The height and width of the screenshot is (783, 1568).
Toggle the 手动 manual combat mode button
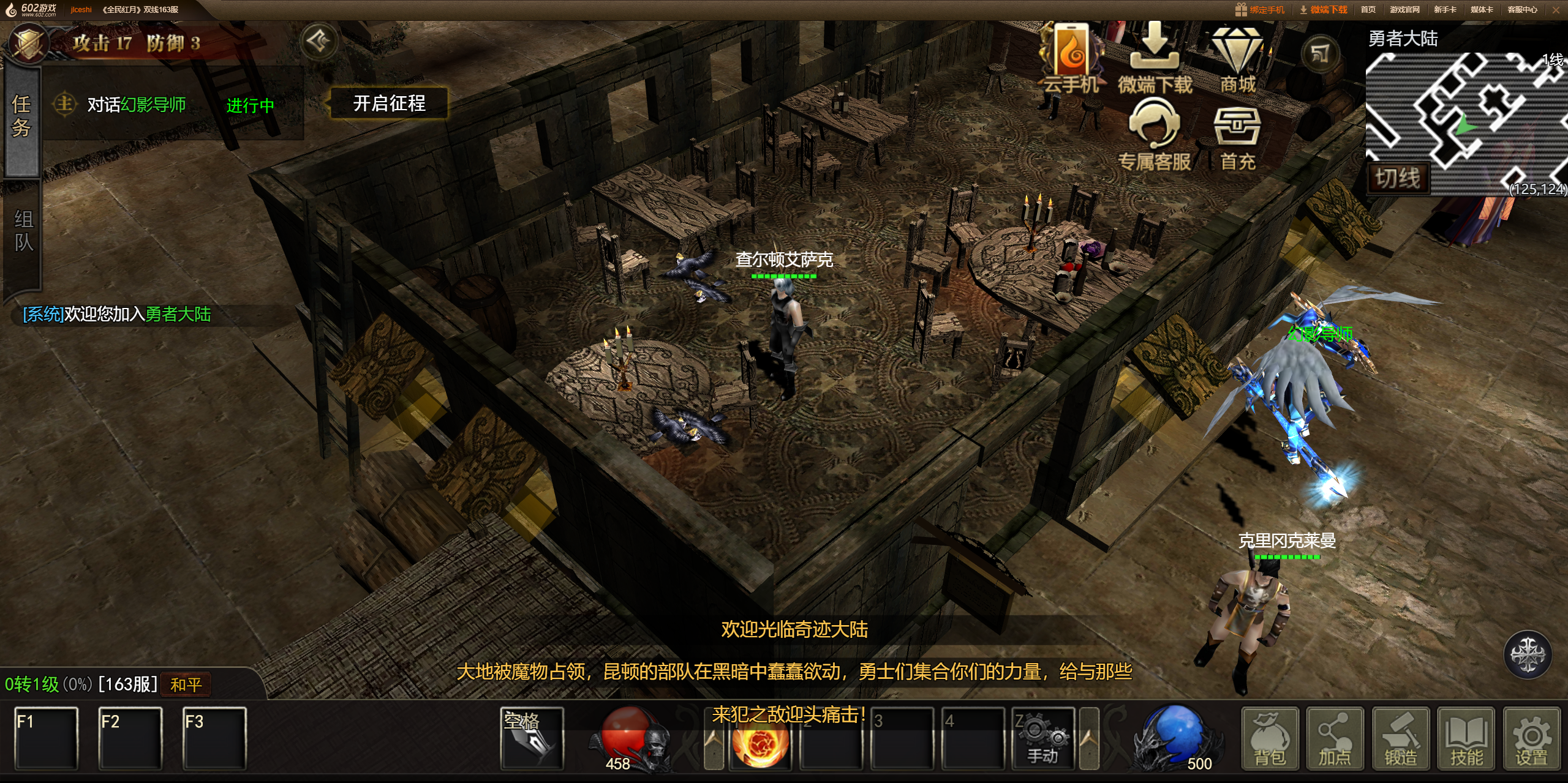pyautogui.click(x=1044, y=739)
